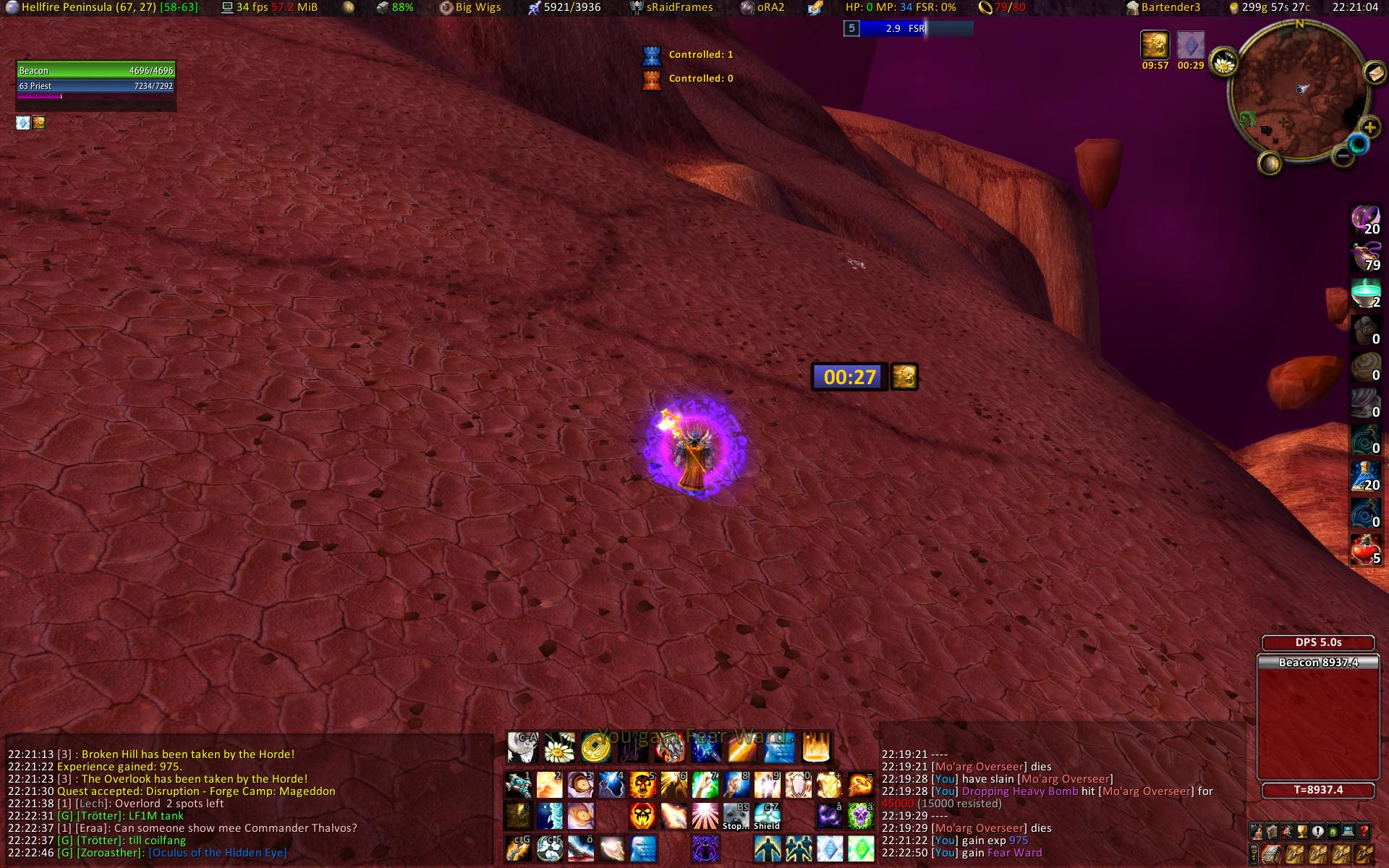Open the computer main menu micro button
The width and height of the screenshot is (1389, 868).
(x=1348, y=831)
